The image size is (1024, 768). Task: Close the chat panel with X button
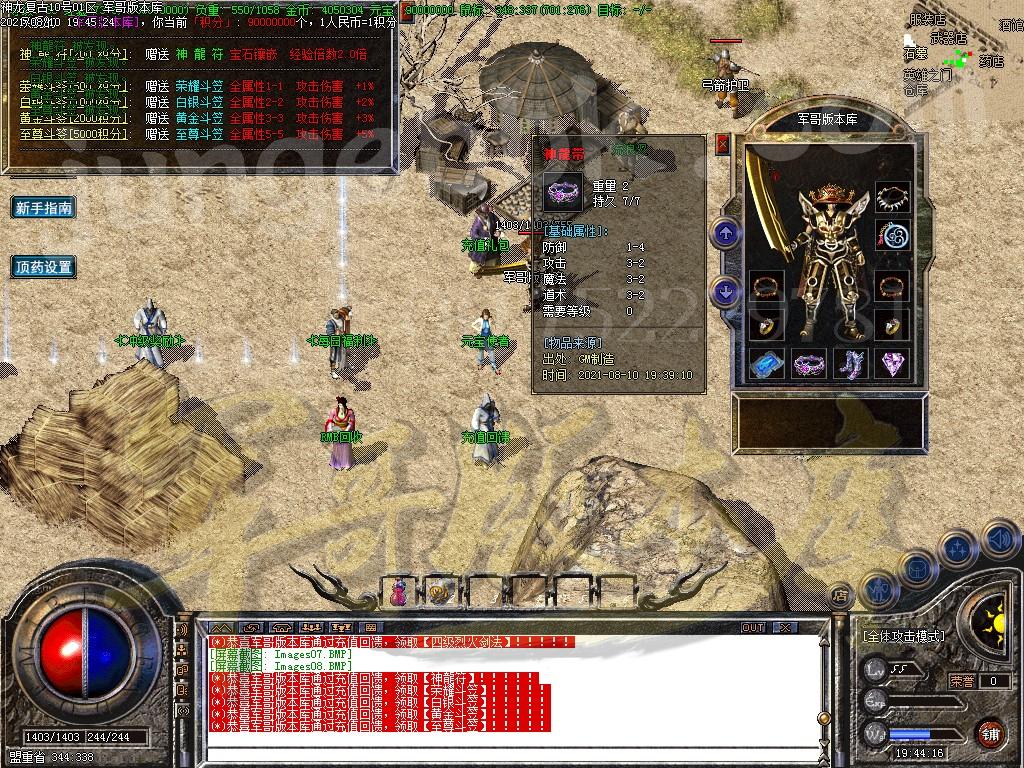785,628
